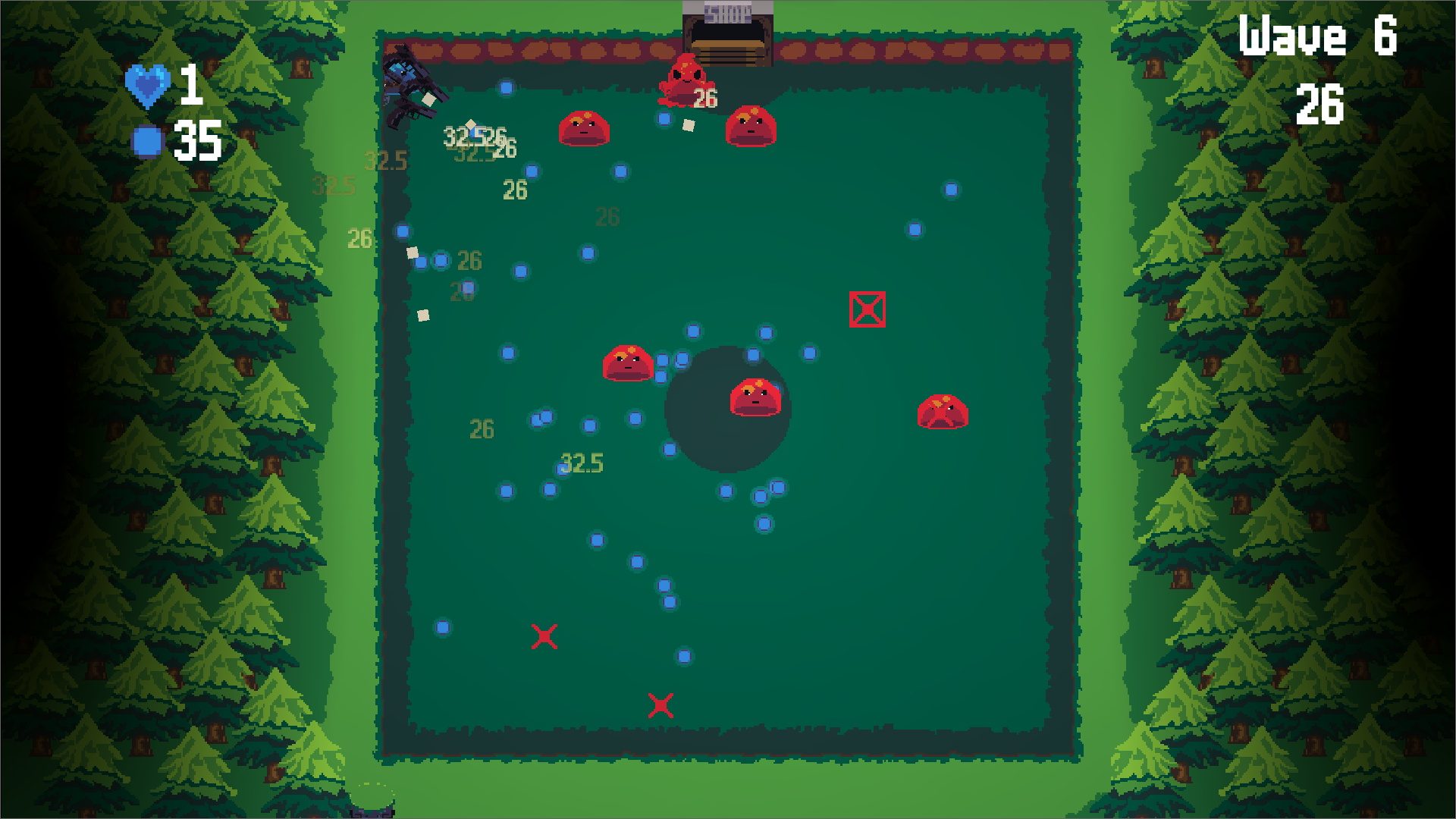The image size is (1456, 819).
Task: Click the blue gem currency icon
Action: (x=146, y=140)
